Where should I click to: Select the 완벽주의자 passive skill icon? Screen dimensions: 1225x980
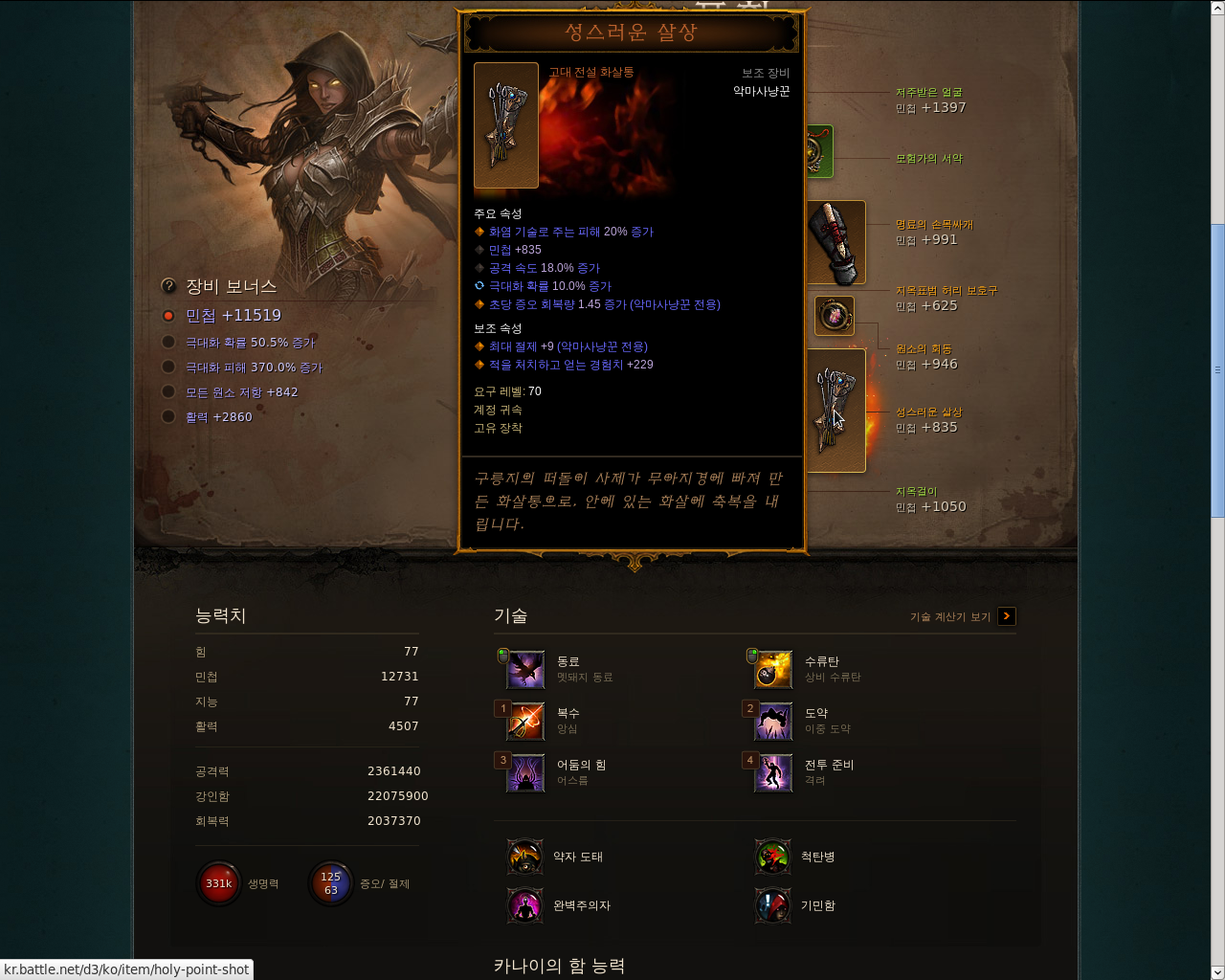524,905
